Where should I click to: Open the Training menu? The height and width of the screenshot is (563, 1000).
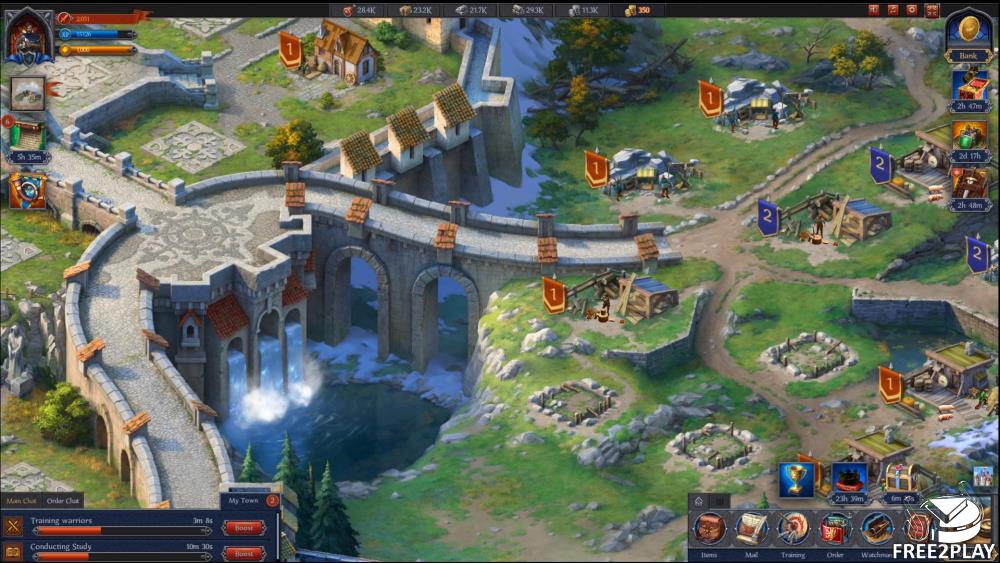(793, 528)
